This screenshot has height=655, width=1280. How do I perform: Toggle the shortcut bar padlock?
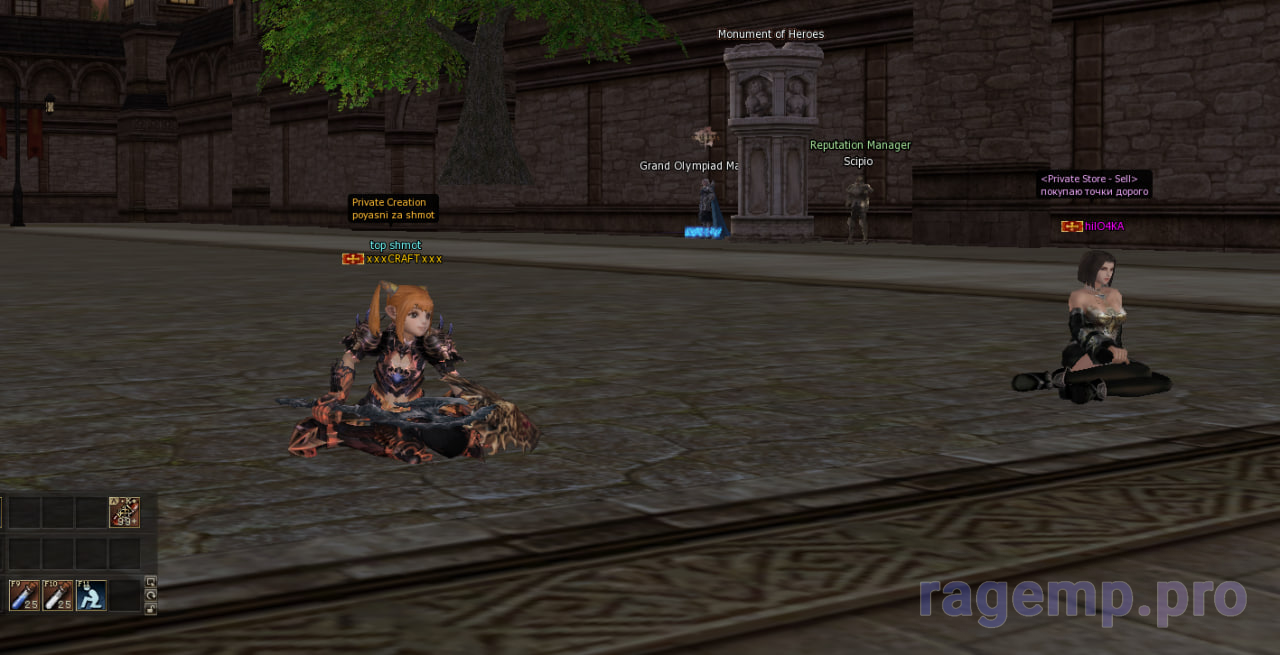pos(151,607)
